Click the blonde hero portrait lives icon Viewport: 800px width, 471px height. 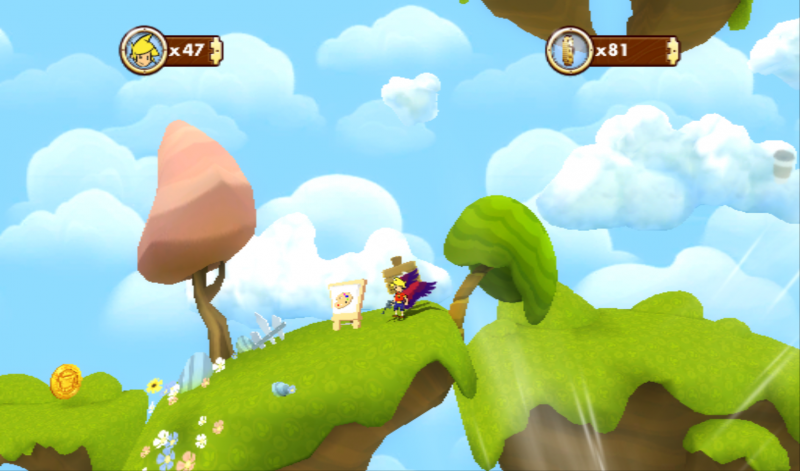point(142,48)
